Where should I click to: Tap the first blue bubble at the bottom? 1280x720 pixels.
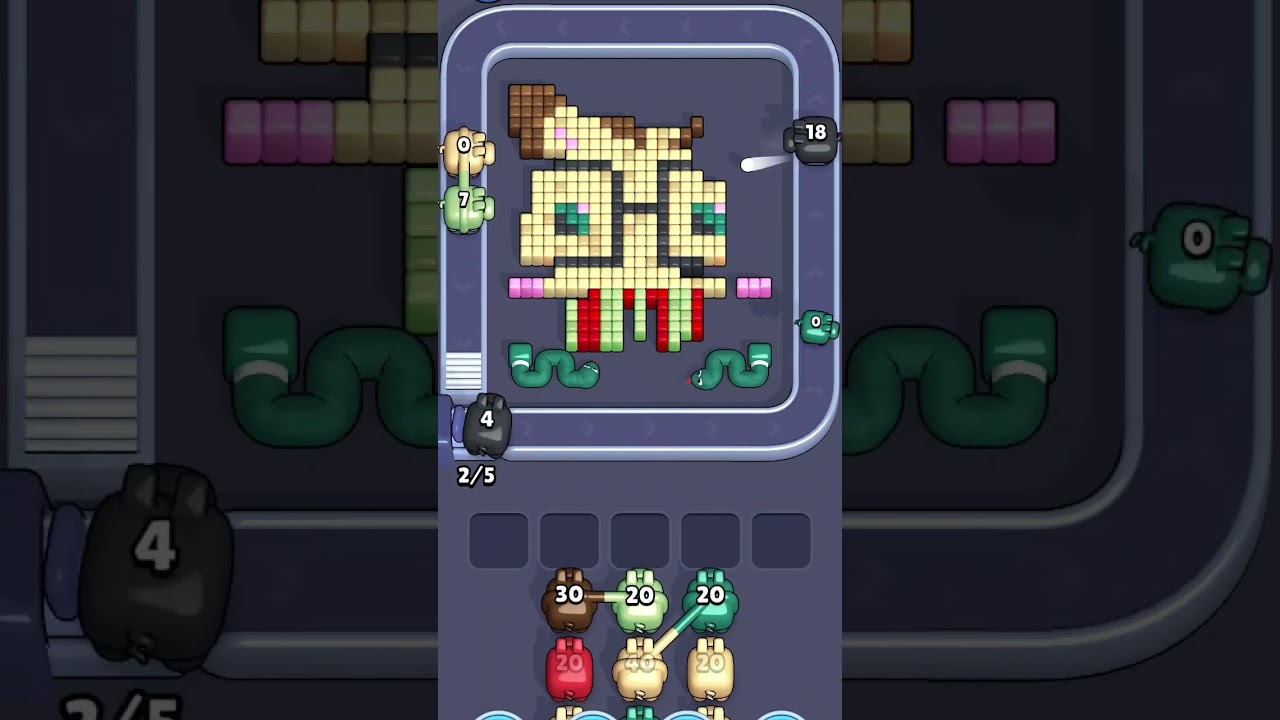pyautogui.click(x=500, y=715)
